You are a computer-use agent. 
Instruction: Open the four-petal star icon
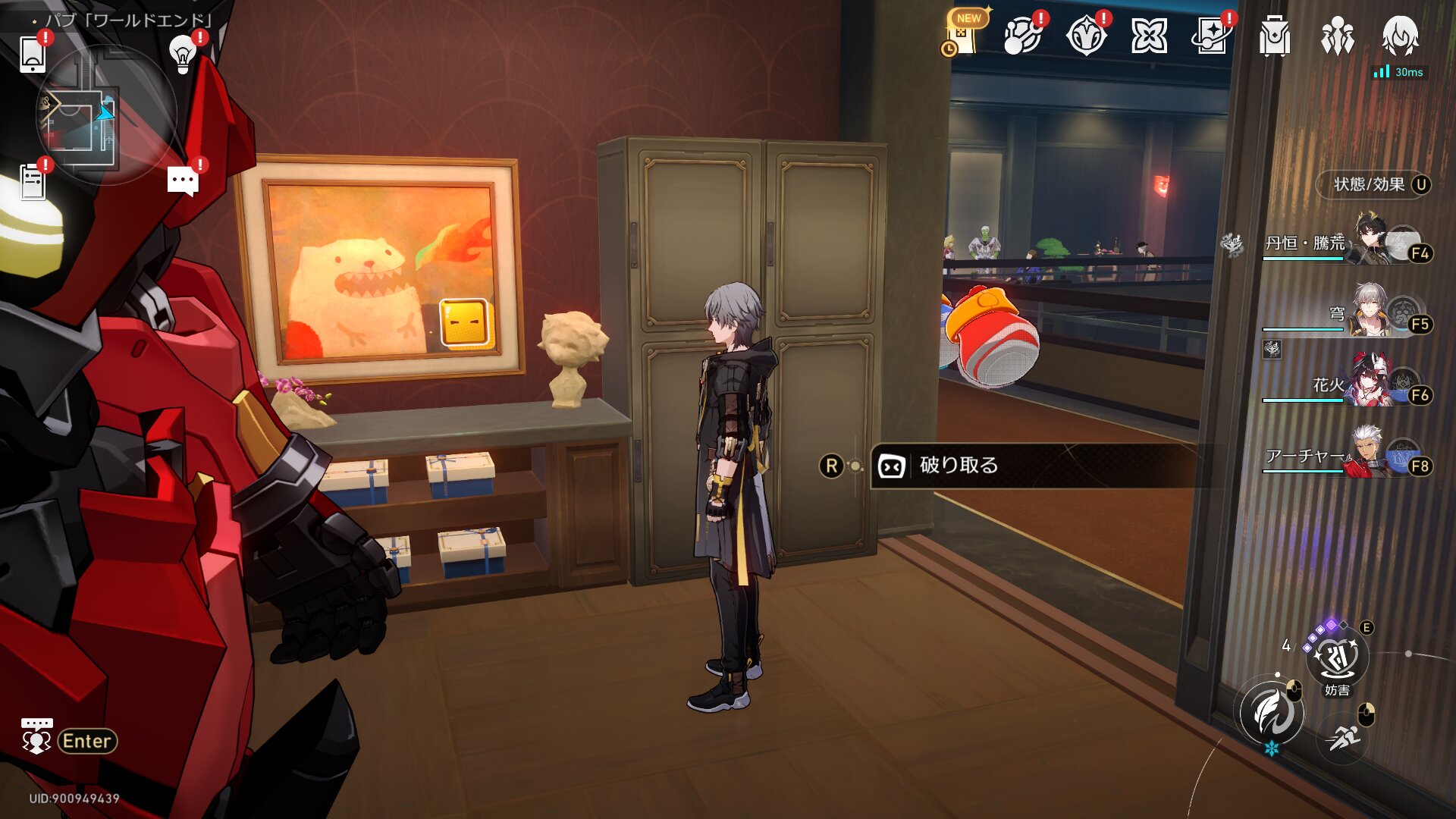1148,36
